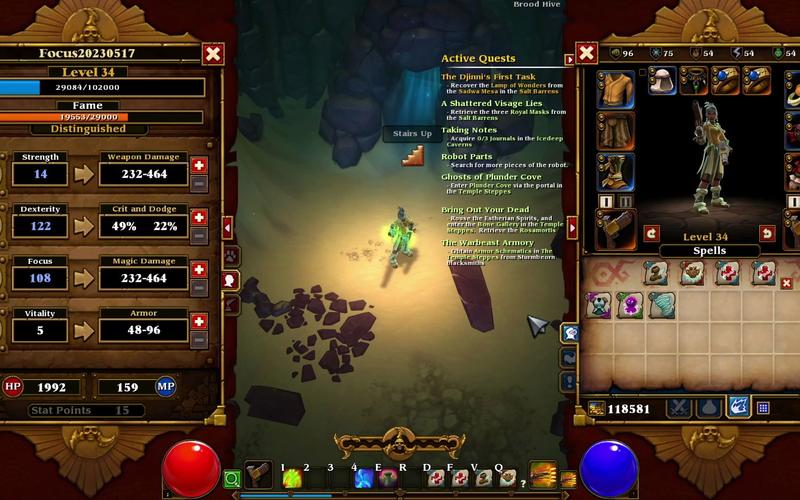Increase Dexterity with the plus button
800x500 pixels.
(x=199, y=217)
